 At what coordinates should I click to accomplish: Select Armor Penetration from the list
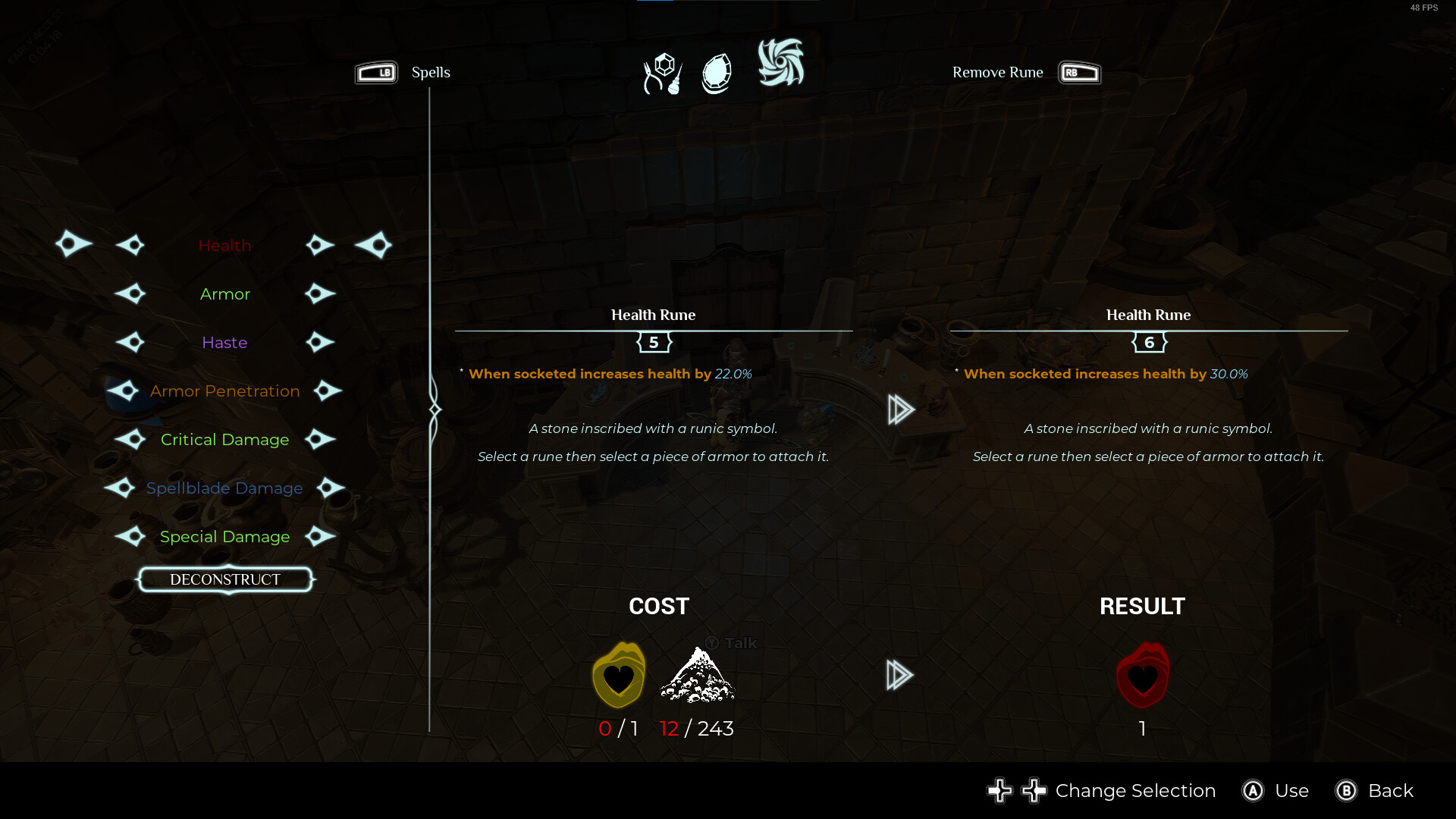coord(224,391)
